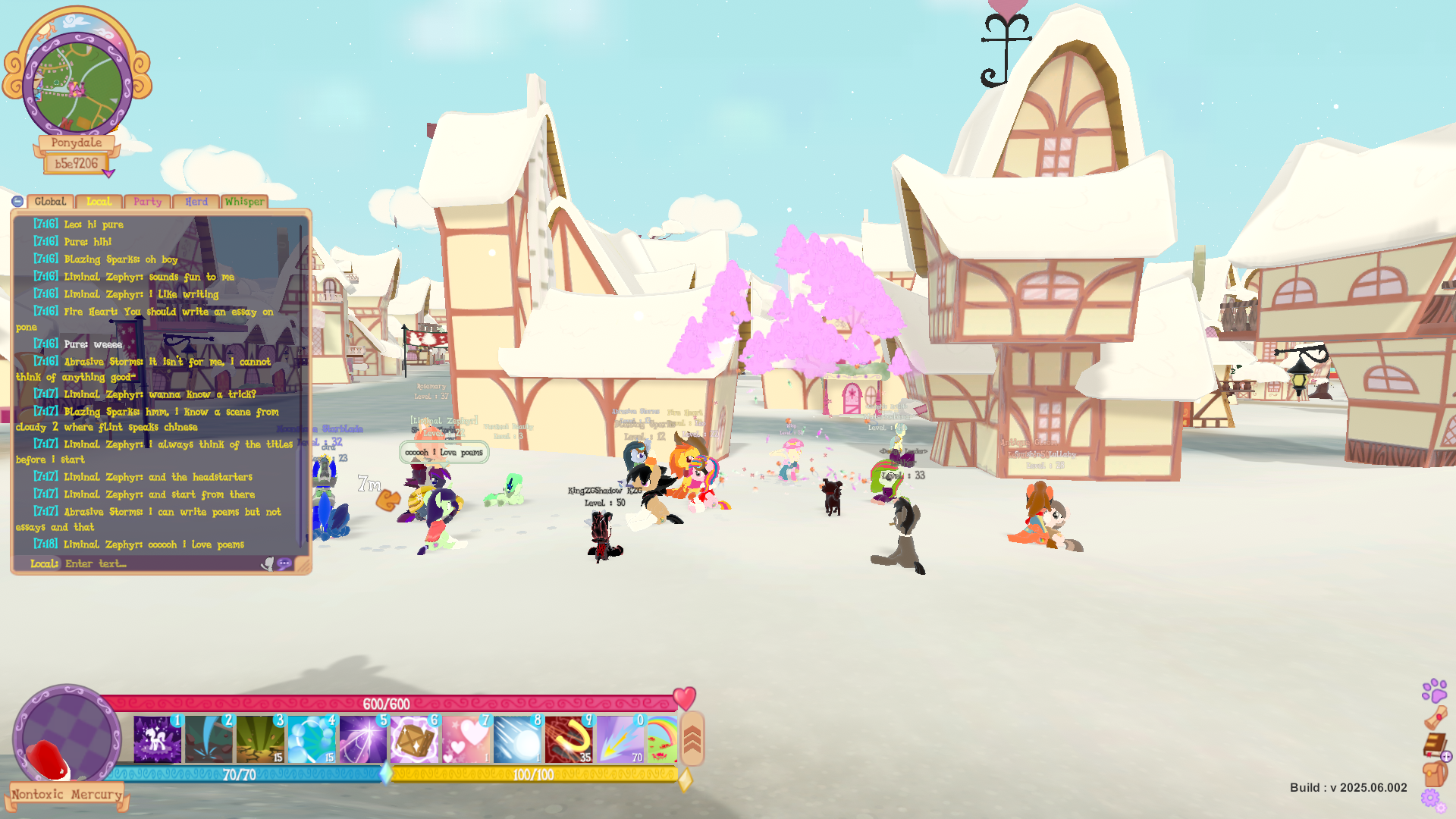Activate the lightning arrow ability in slot 0

click(620, 739)
